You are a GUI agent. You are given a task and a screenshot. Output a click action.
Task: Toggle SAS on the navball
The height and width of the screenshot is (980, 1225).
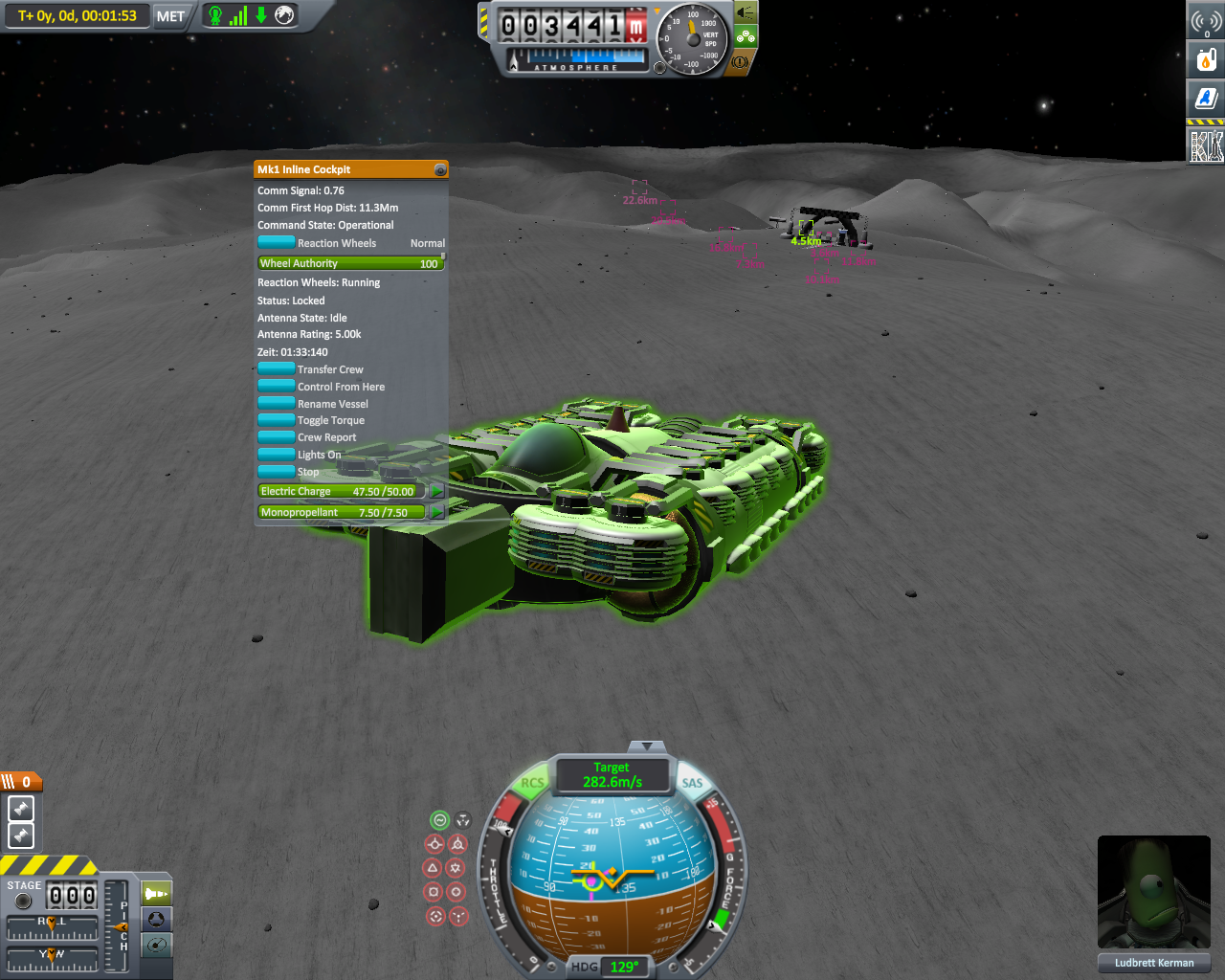(x=692, y=782)
